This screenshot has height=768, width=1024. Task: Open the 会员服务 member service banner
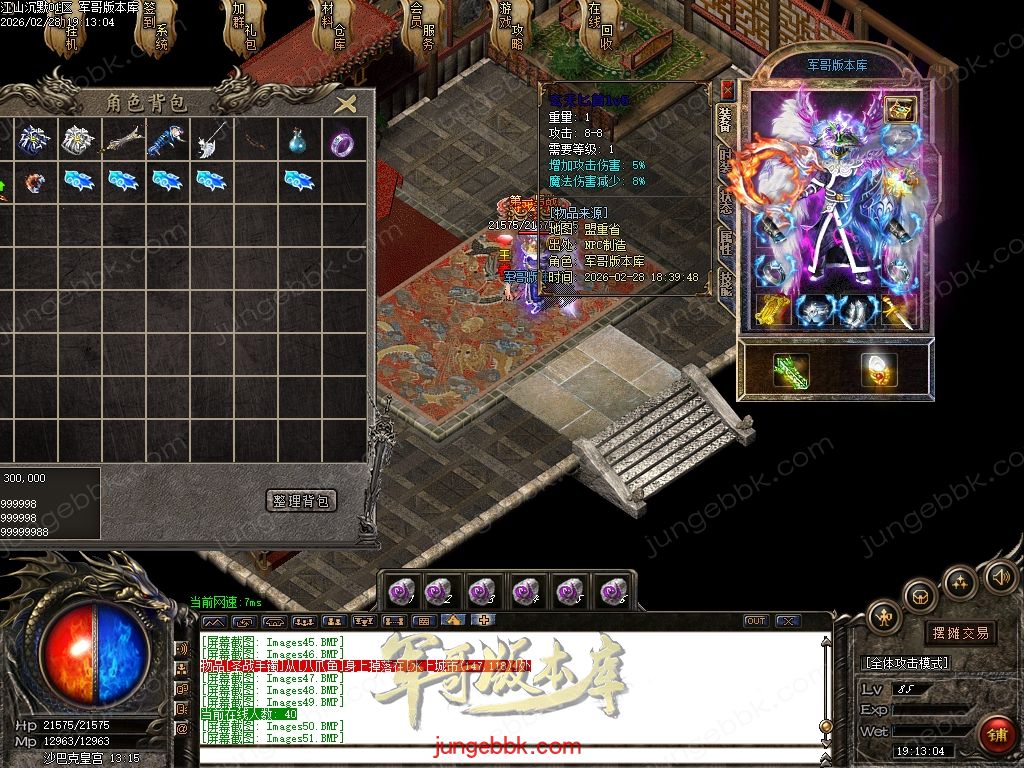[x=422, y=28]
